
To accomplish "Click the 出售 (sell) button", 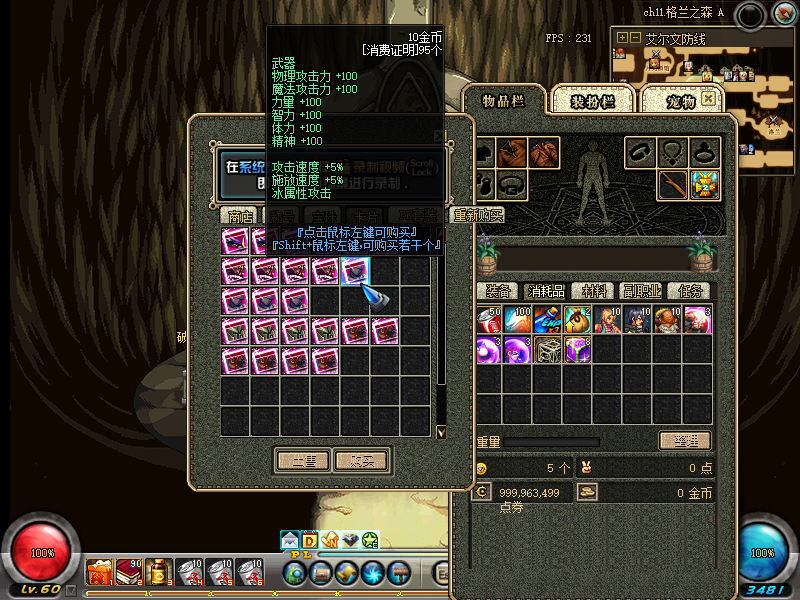I will pyautogui.click(x=303, y=461).
